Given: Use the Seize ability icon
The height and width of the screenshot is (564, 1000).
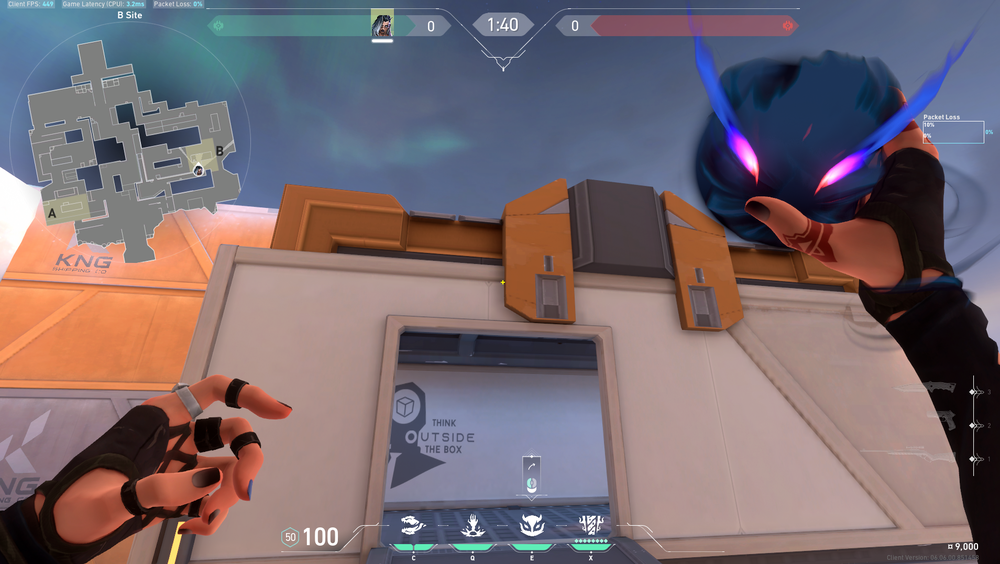Looking at the screenshot, I should coord(471,525).
